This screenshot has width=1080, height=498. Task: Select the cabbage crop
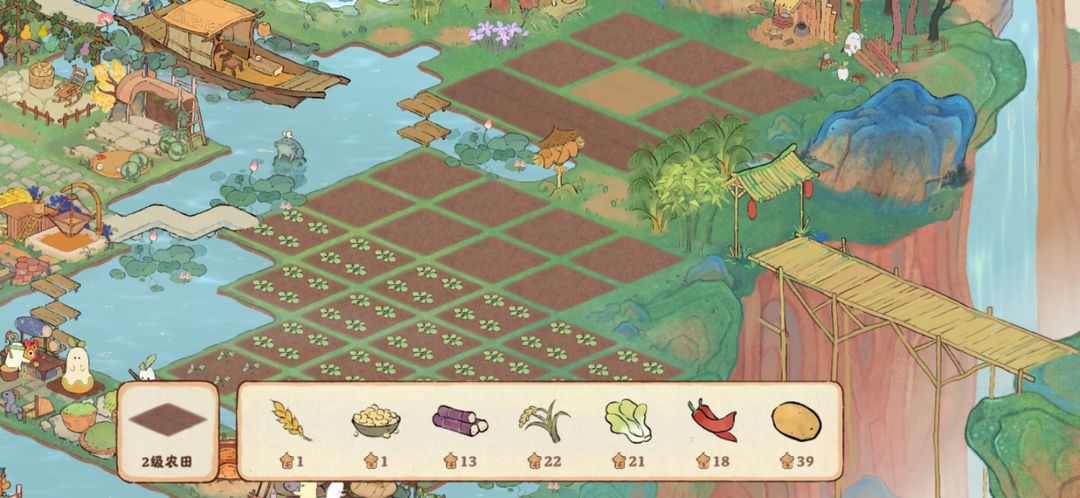tap(628, 420)
